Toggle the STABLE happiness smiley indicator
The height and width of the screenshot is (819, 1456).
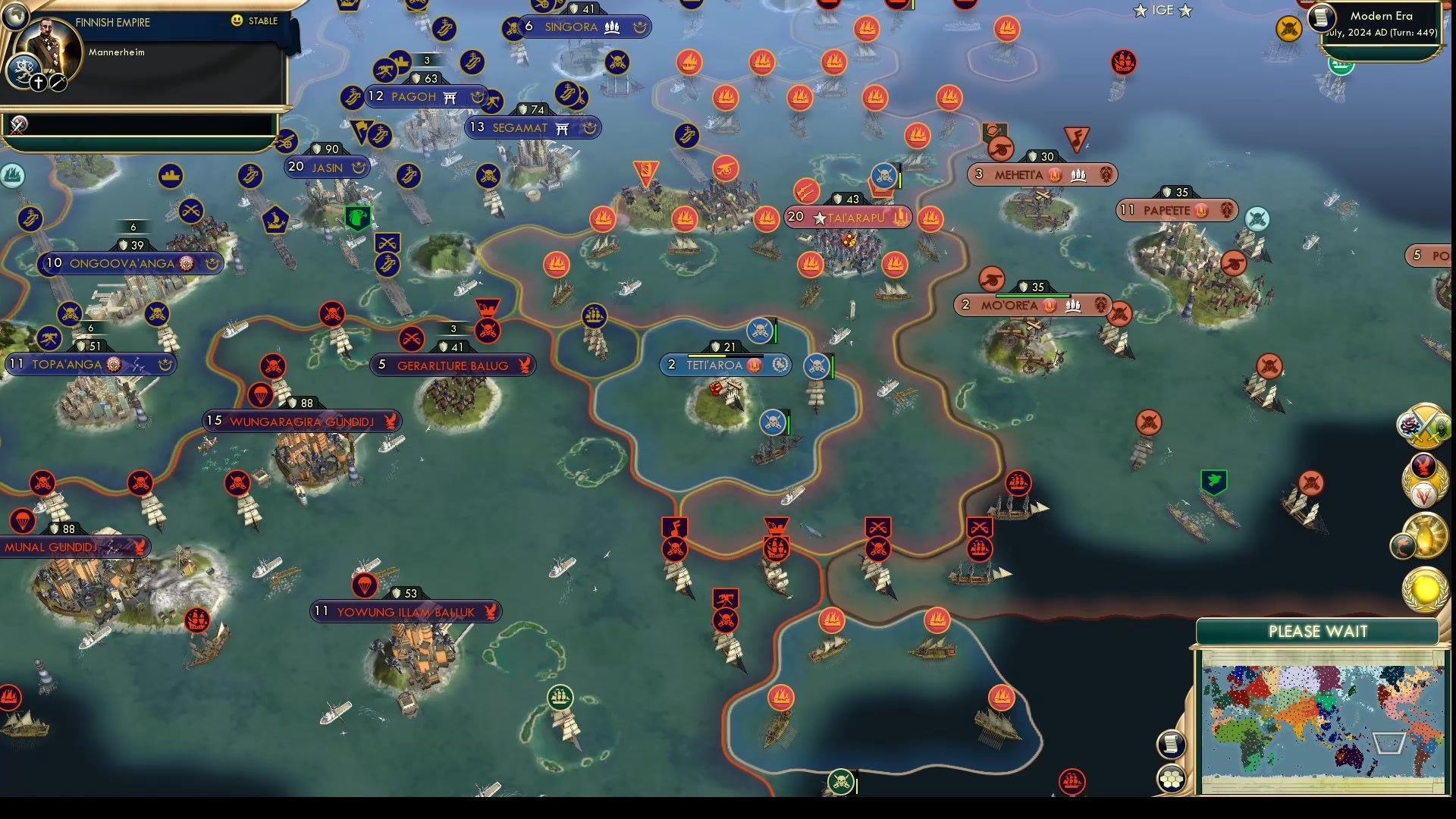coord(239,21)
